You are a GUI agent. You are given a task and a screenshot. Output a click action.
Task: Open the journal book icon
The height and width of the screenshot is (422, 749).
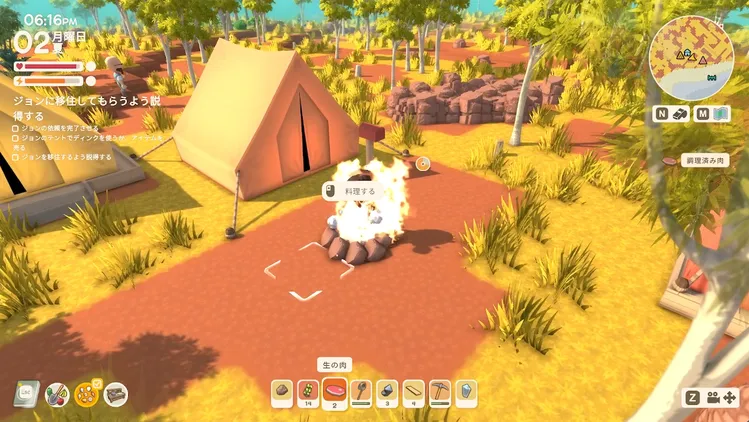click(28, 394)
